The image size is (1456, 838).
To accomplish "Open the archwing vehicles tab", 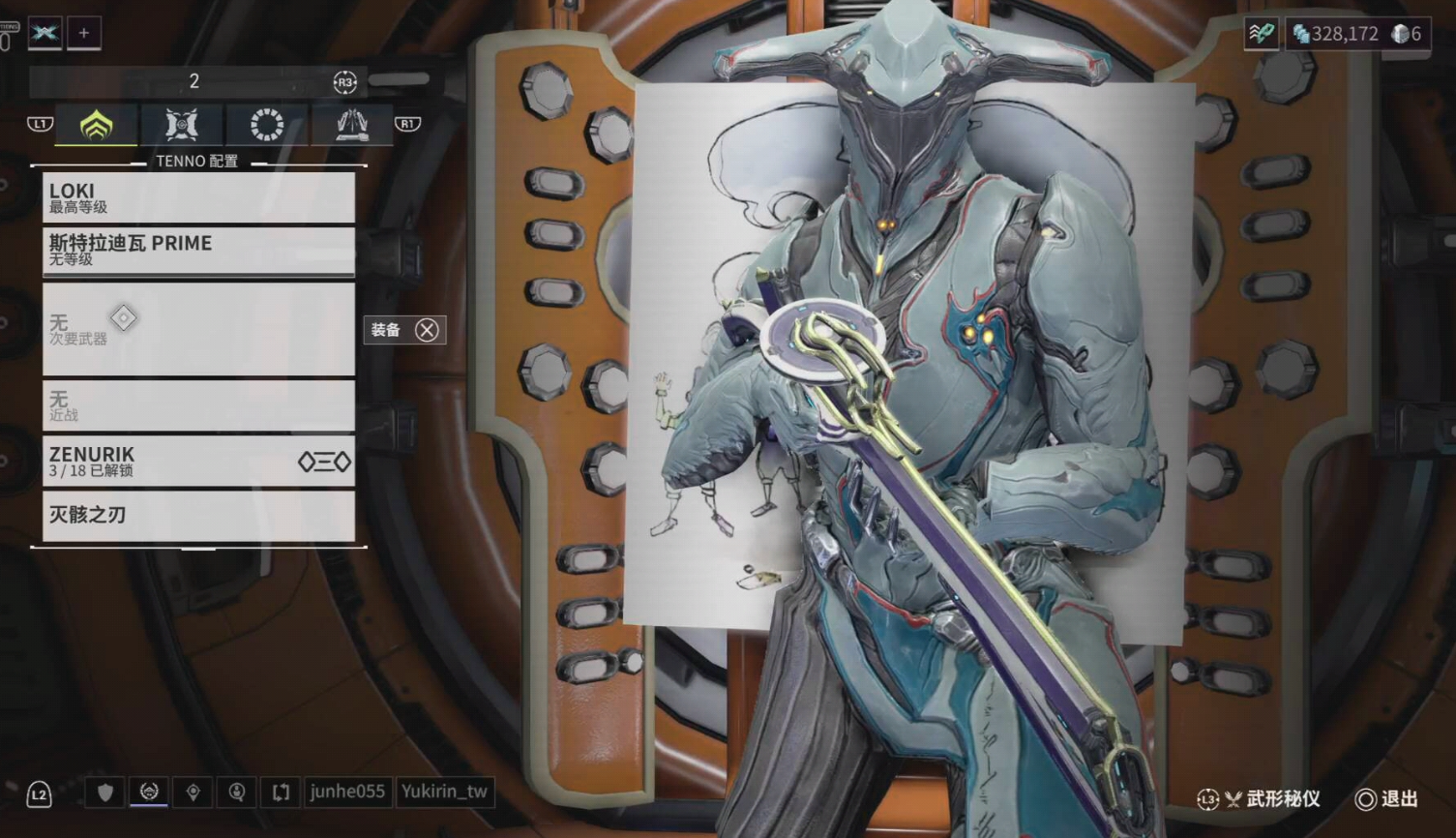I will 351,125.
